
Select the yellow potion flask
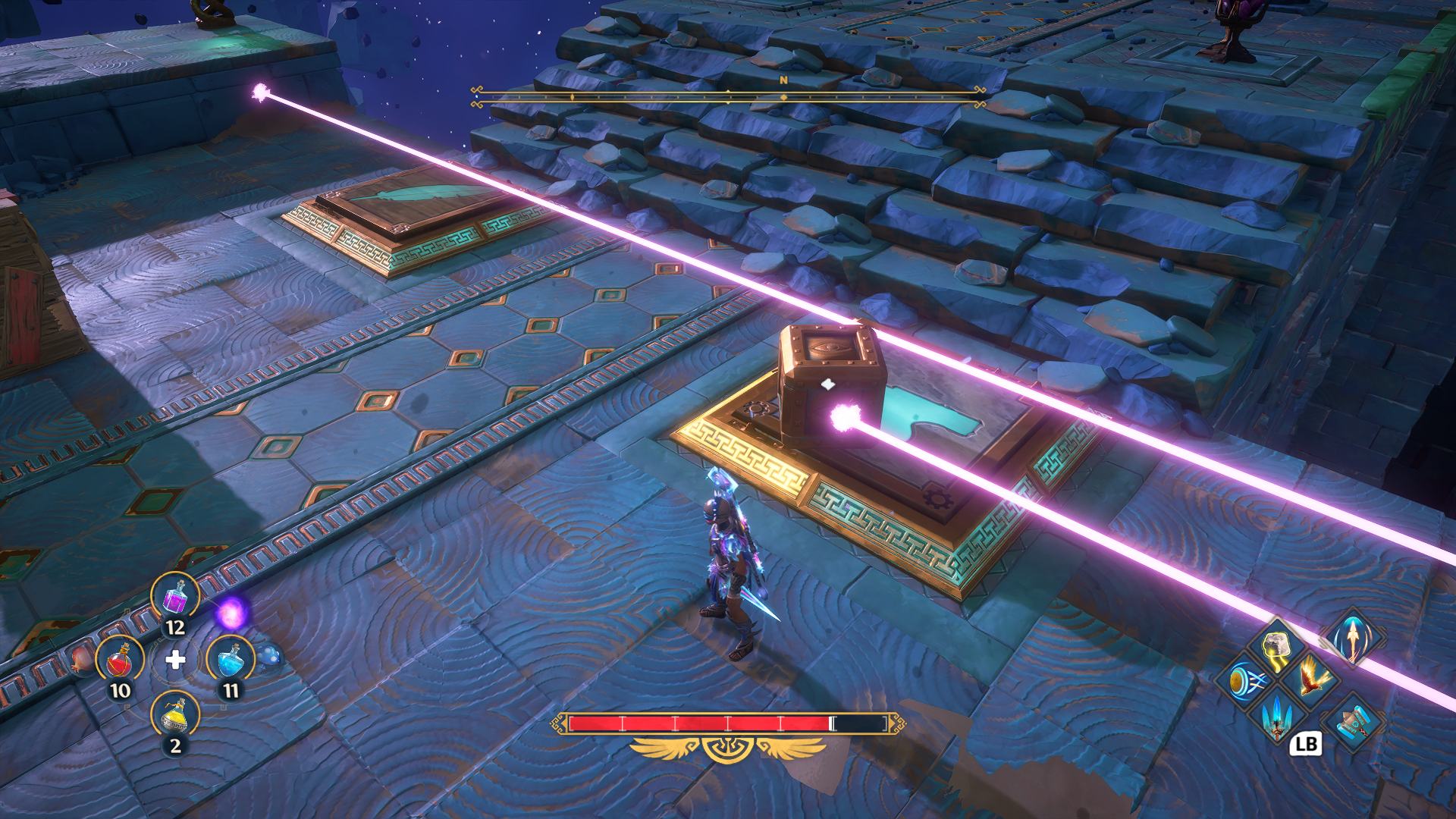175,715
